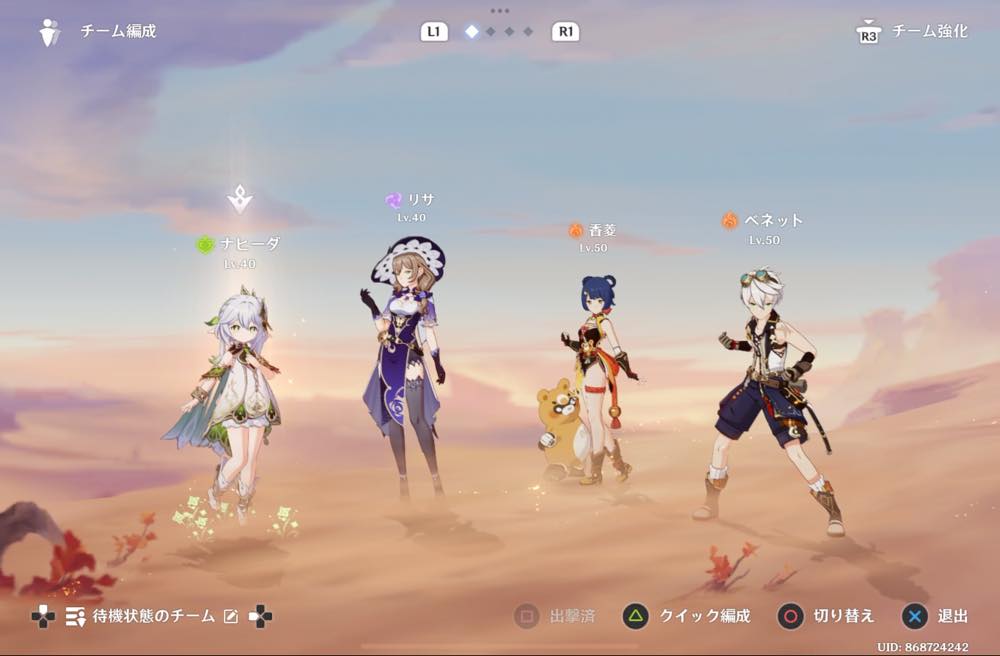Open the チーム強化 team enhancement option

click(914, 32)
